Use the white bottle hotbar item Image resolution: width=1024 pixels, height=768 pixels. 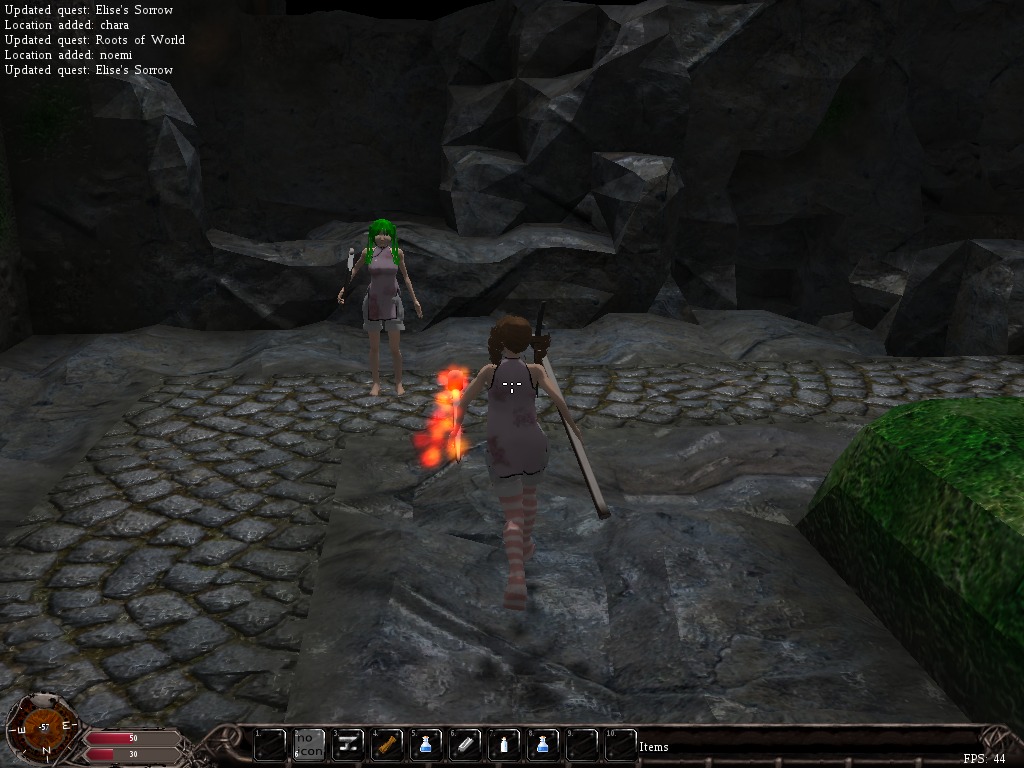(505, 744)
